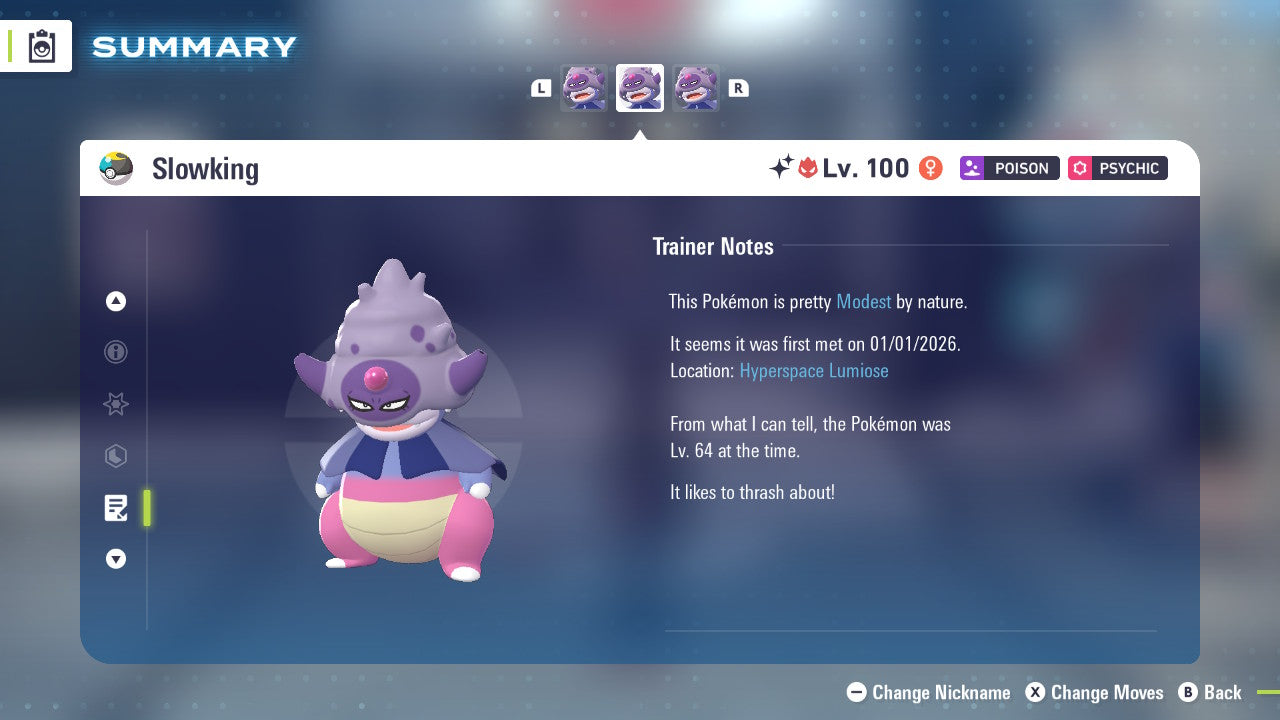Select the highlighted Slowking thumbnail at top
This screenshot has height=720, width=1280.
[x=640, y=88]
